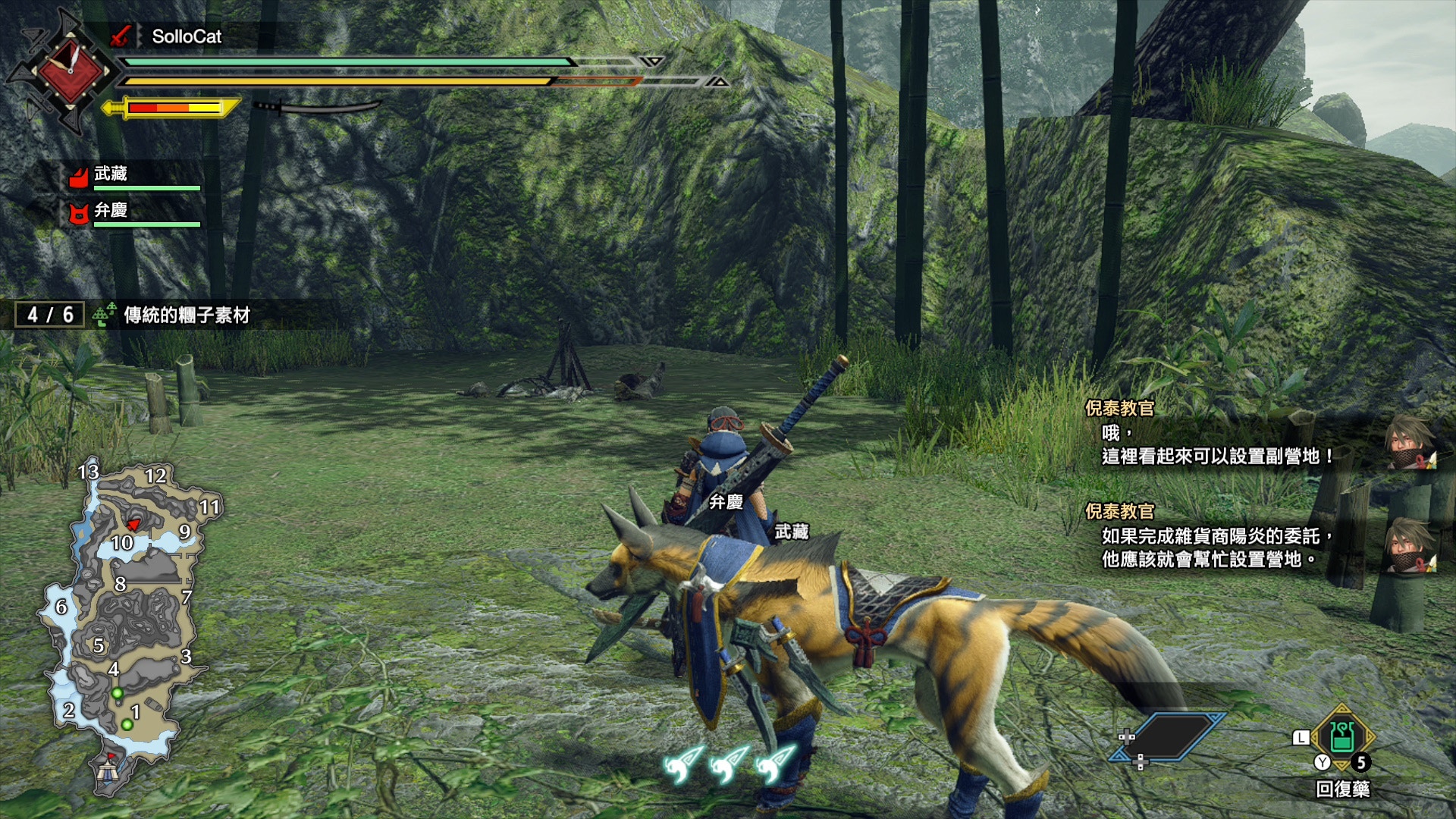Click the player name SolloCat
Screen dimensions: 1456x819
(187, 36)
